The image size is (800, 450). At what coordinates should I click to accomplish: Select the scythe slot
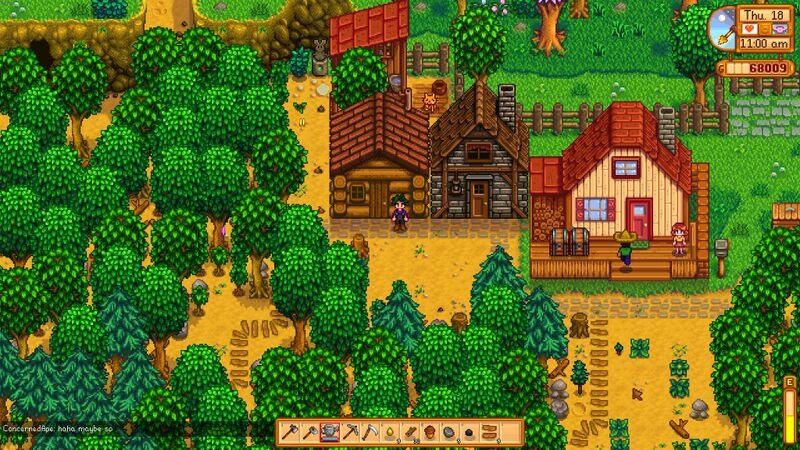point(369,432)
